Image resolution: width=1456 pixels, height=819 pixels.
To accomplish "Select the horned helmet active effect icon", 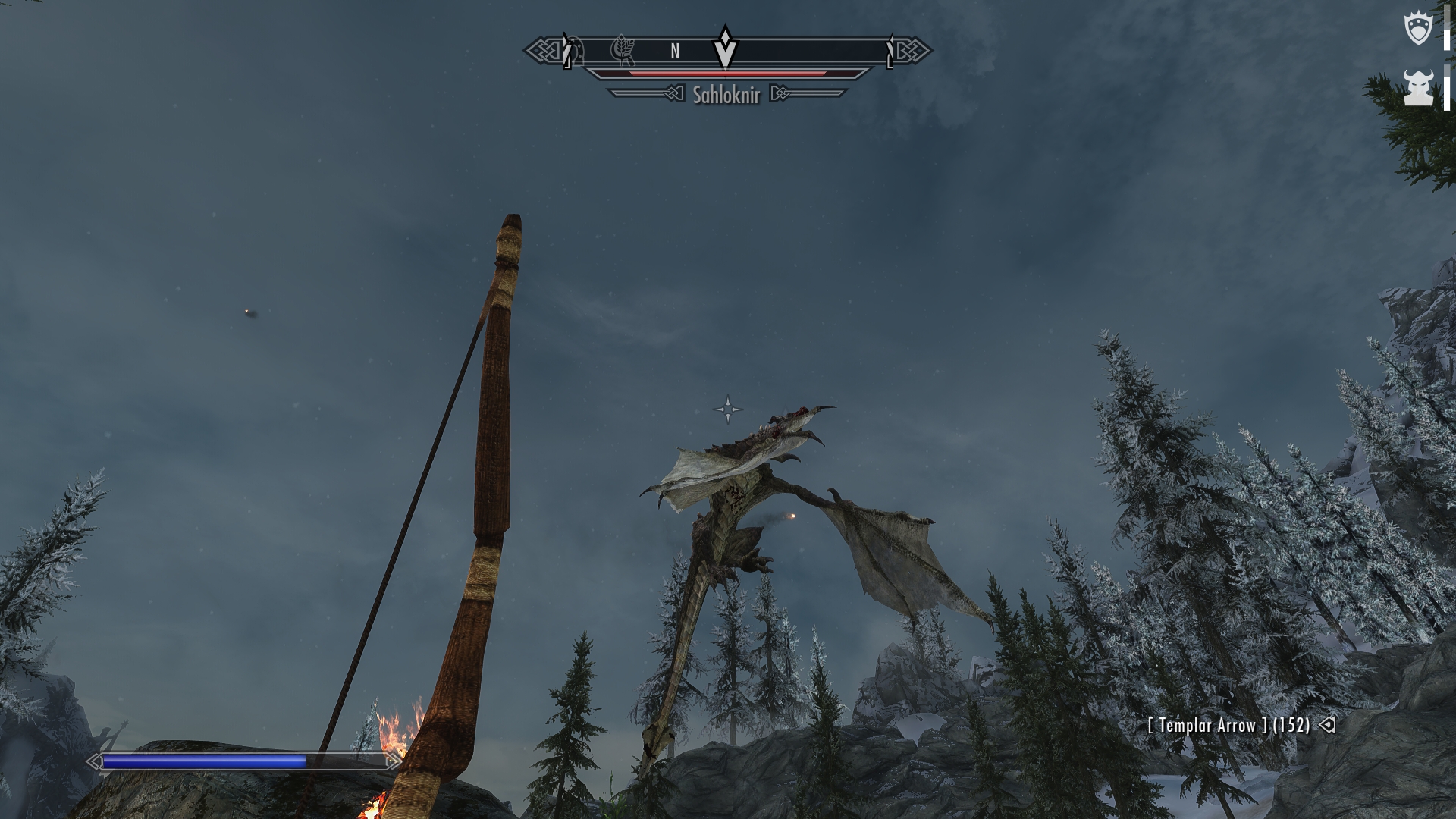I will point(1417,88).
